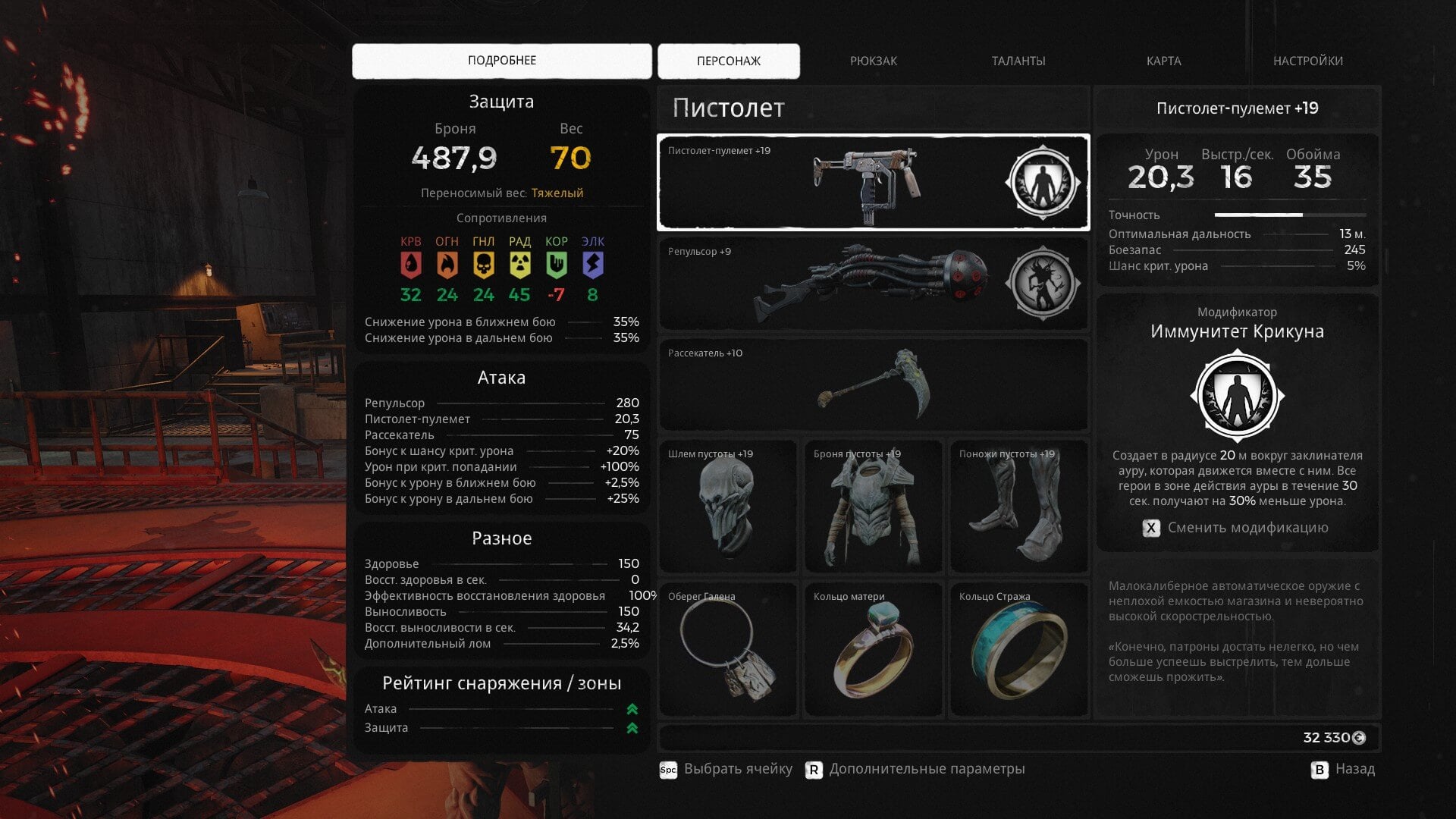Switch to the Персонаж tab
Image resolution: width=1456 pixels, height=819 pixels.
(728, 61)
